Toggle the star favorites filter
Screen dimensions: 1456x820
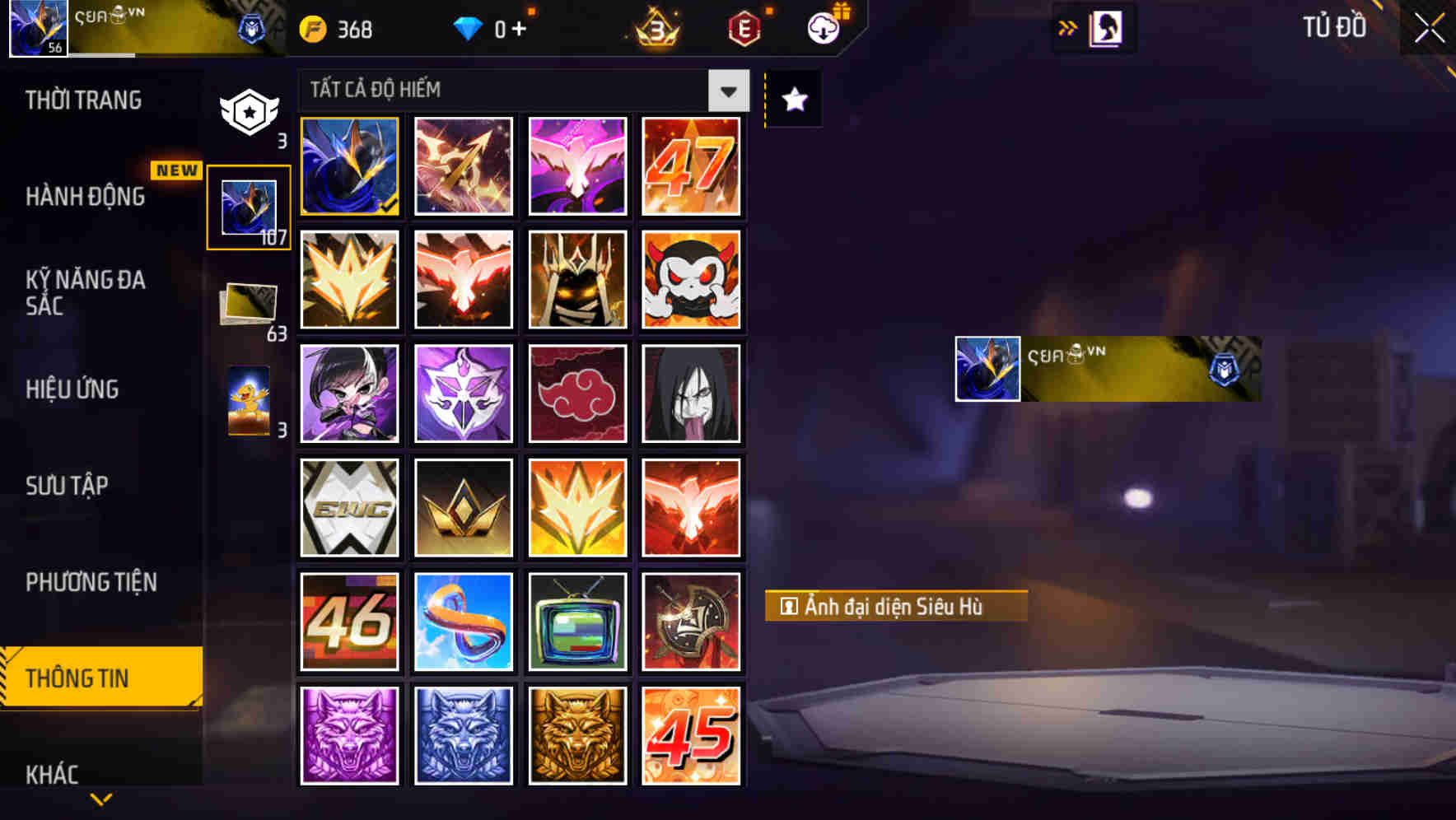click(792, 99)
